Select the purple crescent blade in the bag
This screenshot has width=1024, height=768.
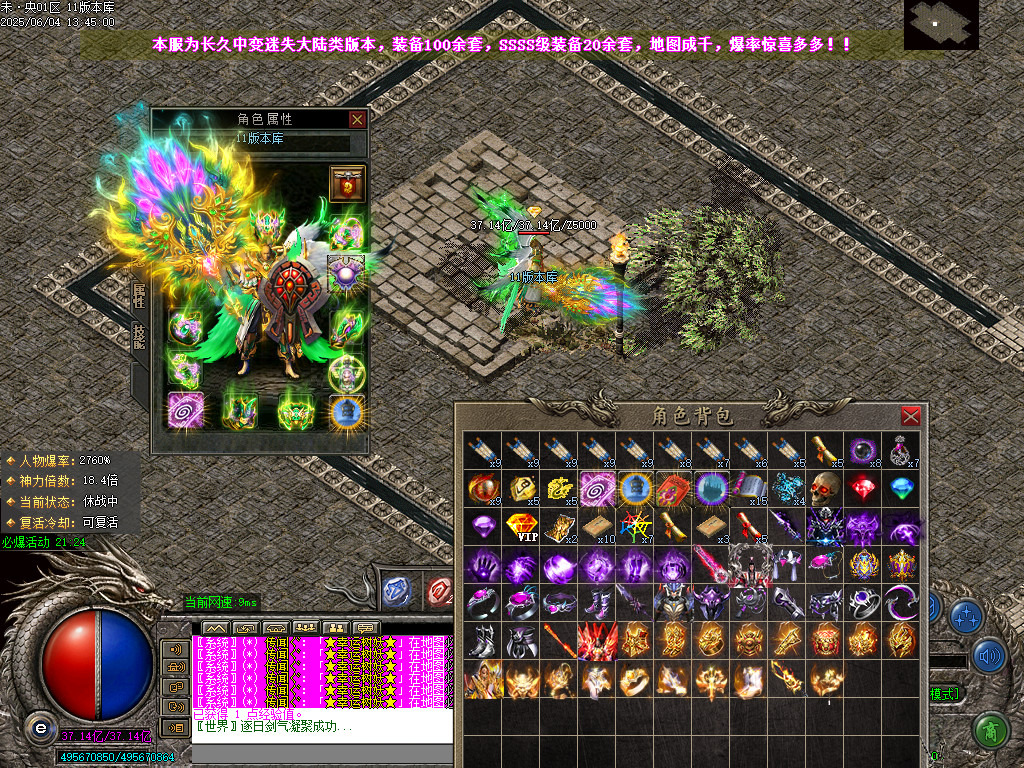[x=902, y=603]
